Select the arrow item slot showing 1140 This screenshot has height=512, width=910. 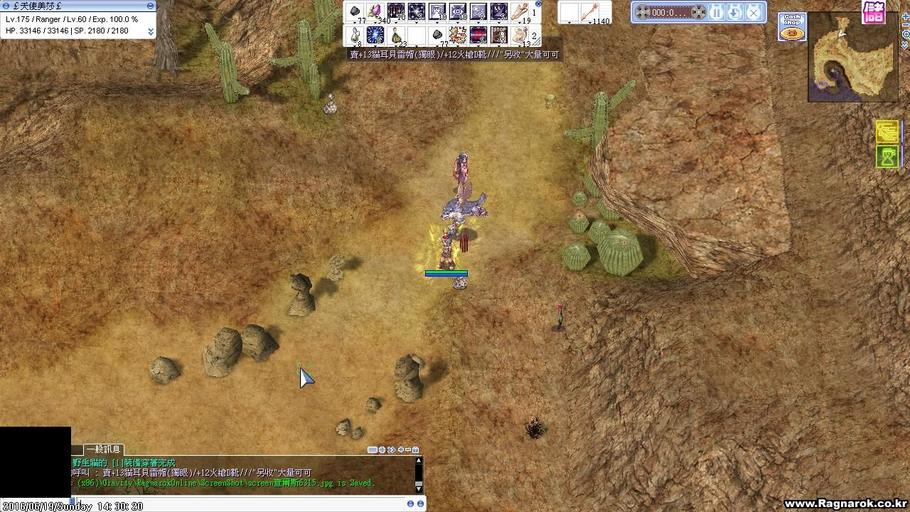coord(593,12)
